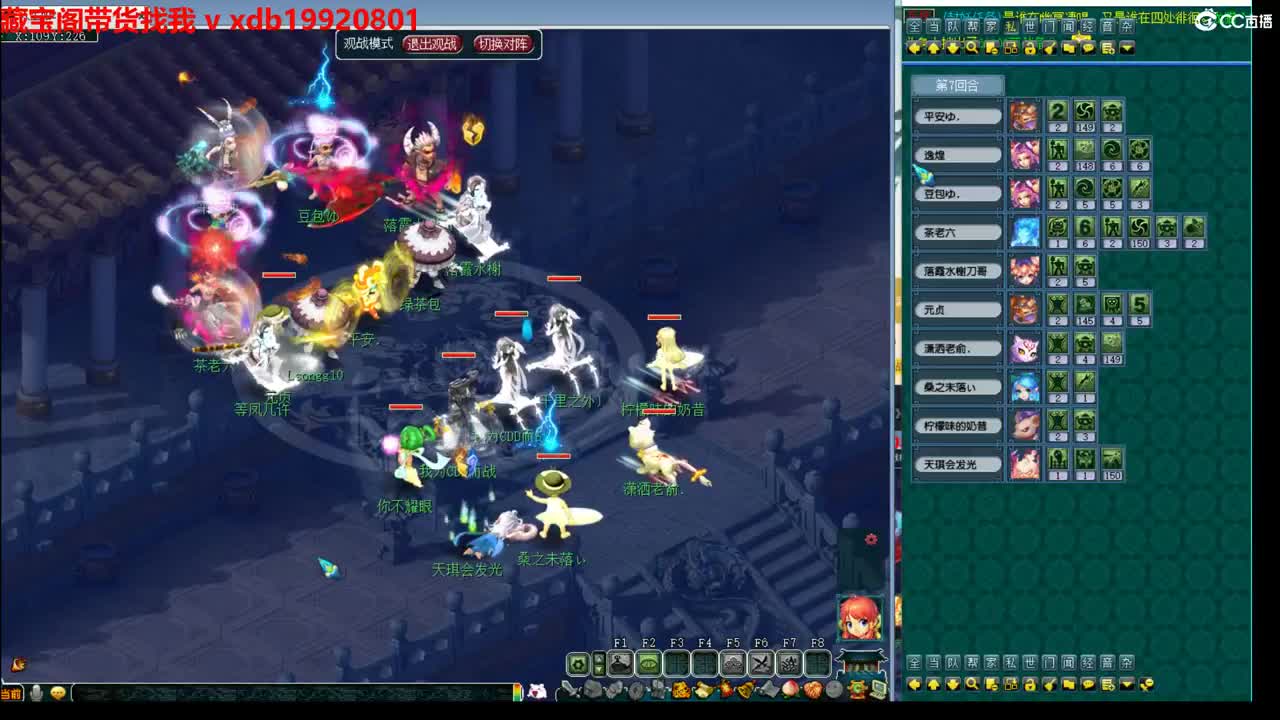
Task: Click the down arrow on the quickbar stepper
Action: (x=599, y=669)
